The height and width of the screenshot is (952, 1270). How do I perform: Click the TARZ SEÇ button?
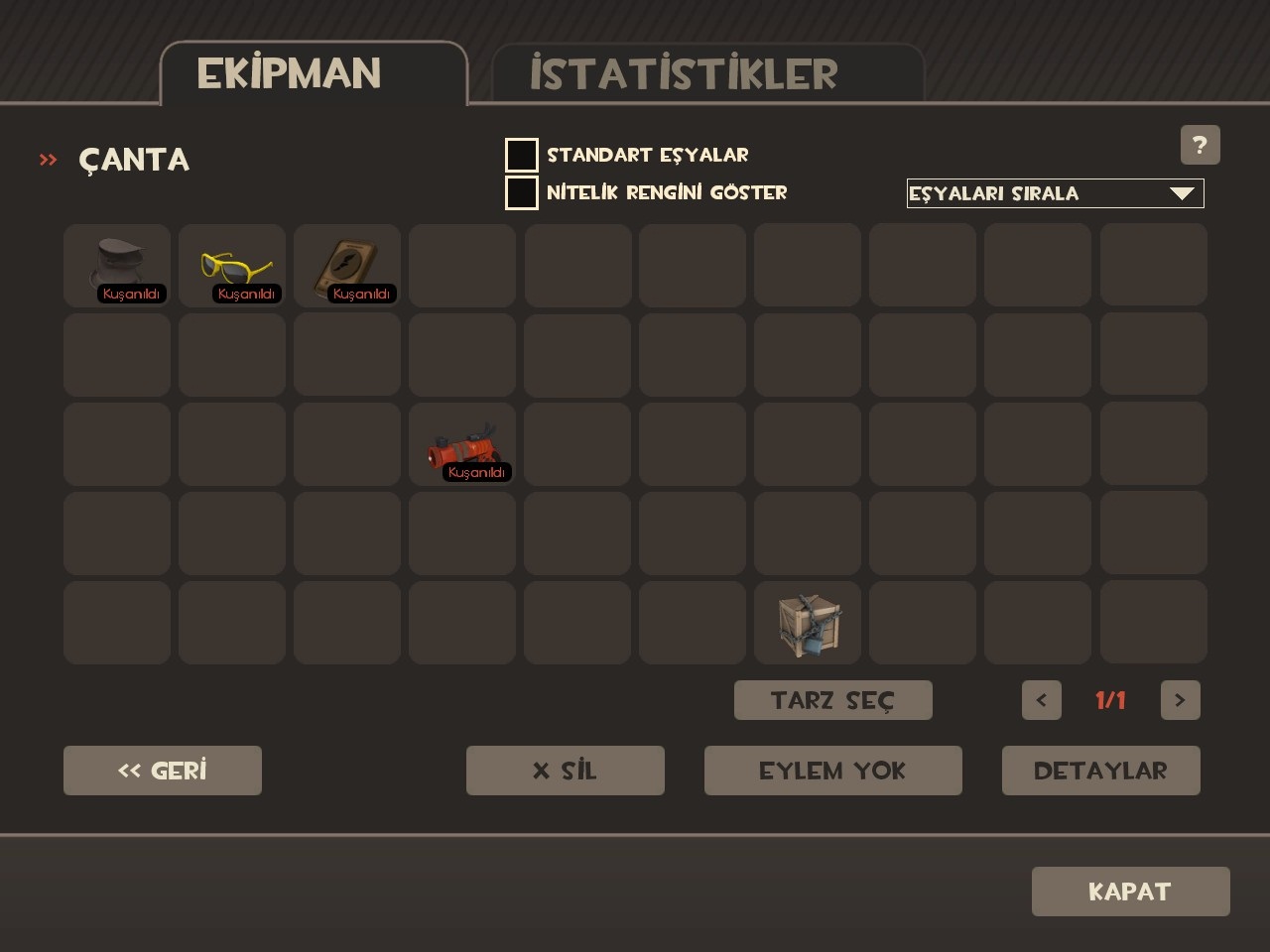point(832,700)
